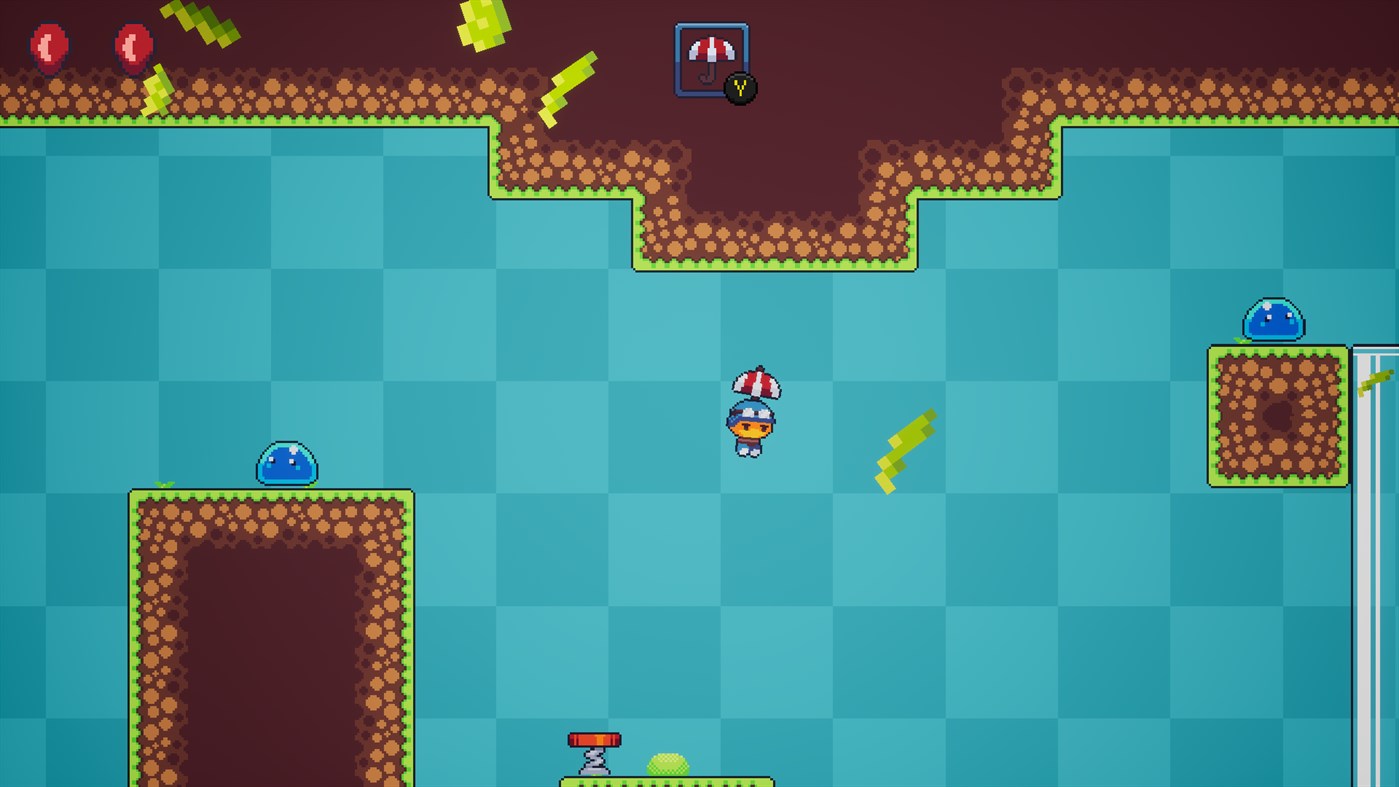1399x787 pixels.
Task: Click the left red balloon in the corner
Action: [x=47, y=46]
